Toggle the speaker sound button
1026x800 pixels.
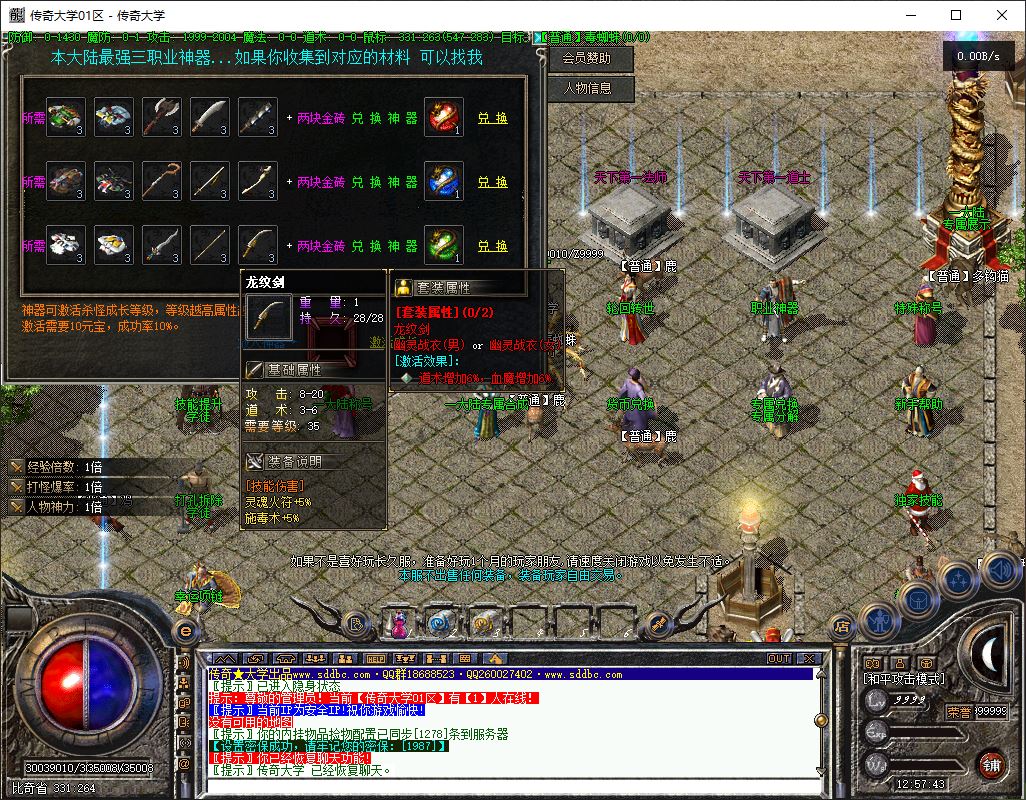(x=999, y=570)
